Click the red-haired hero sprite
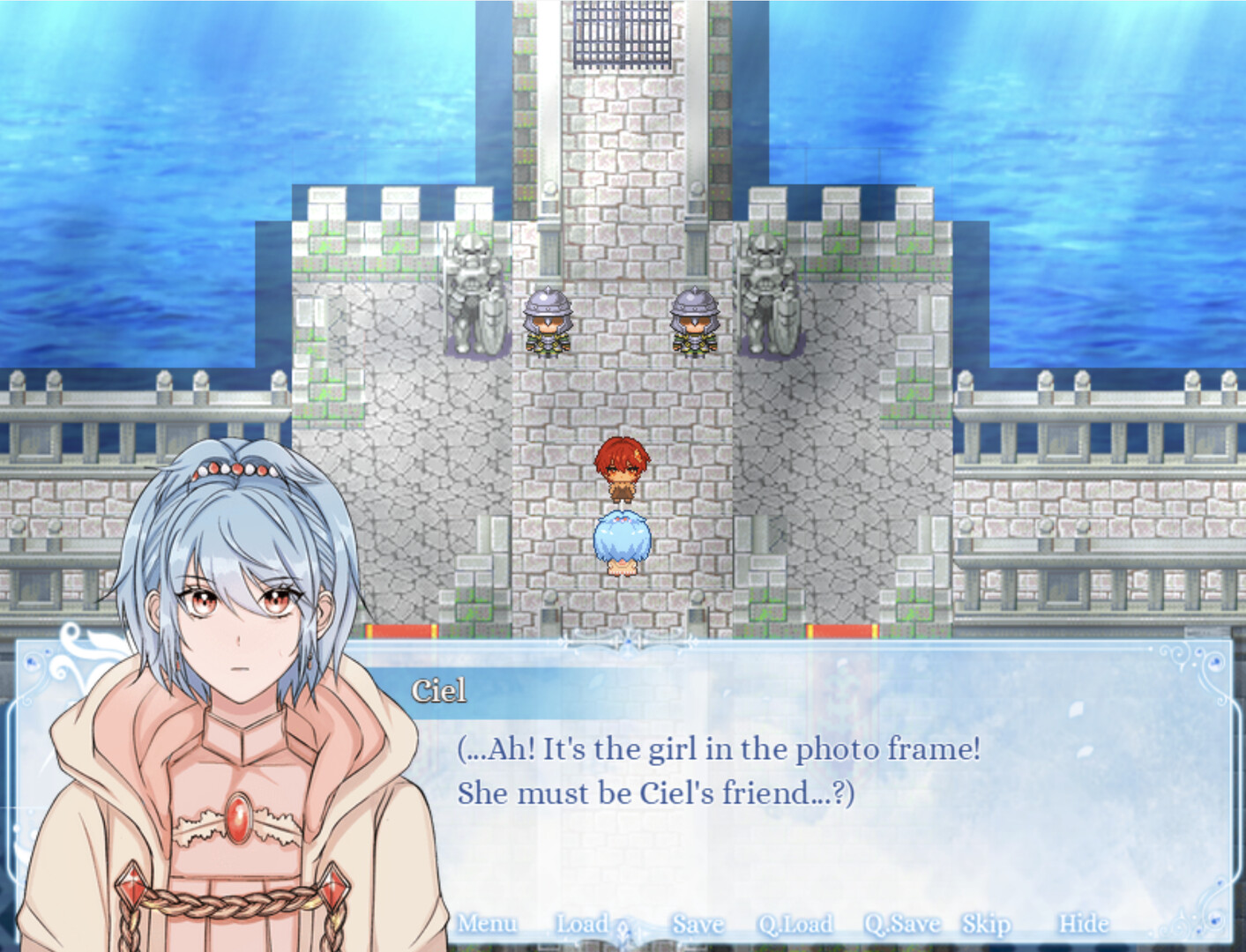Screen dimensions: 1246x952 624,467
